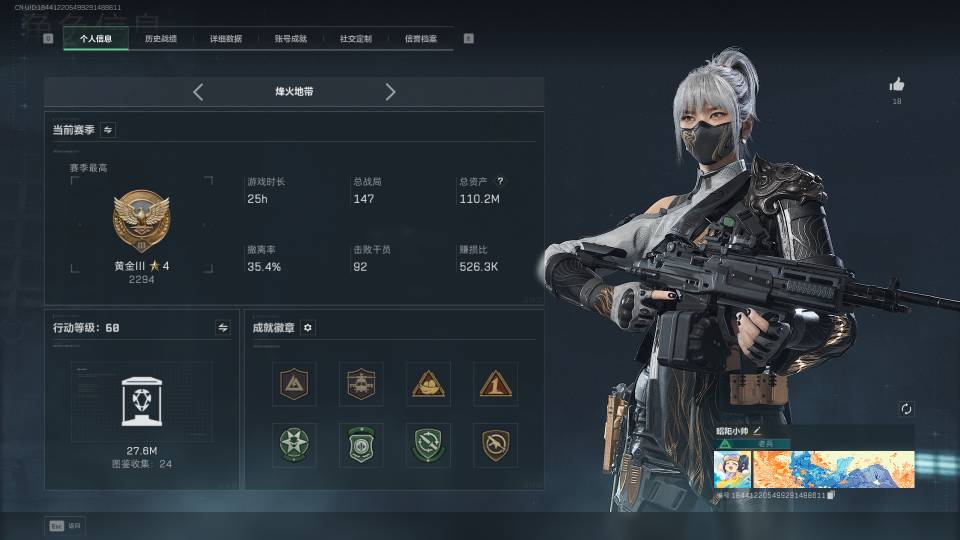
Task: Click the rotate character refresh icon
Action: pos(906,409)
